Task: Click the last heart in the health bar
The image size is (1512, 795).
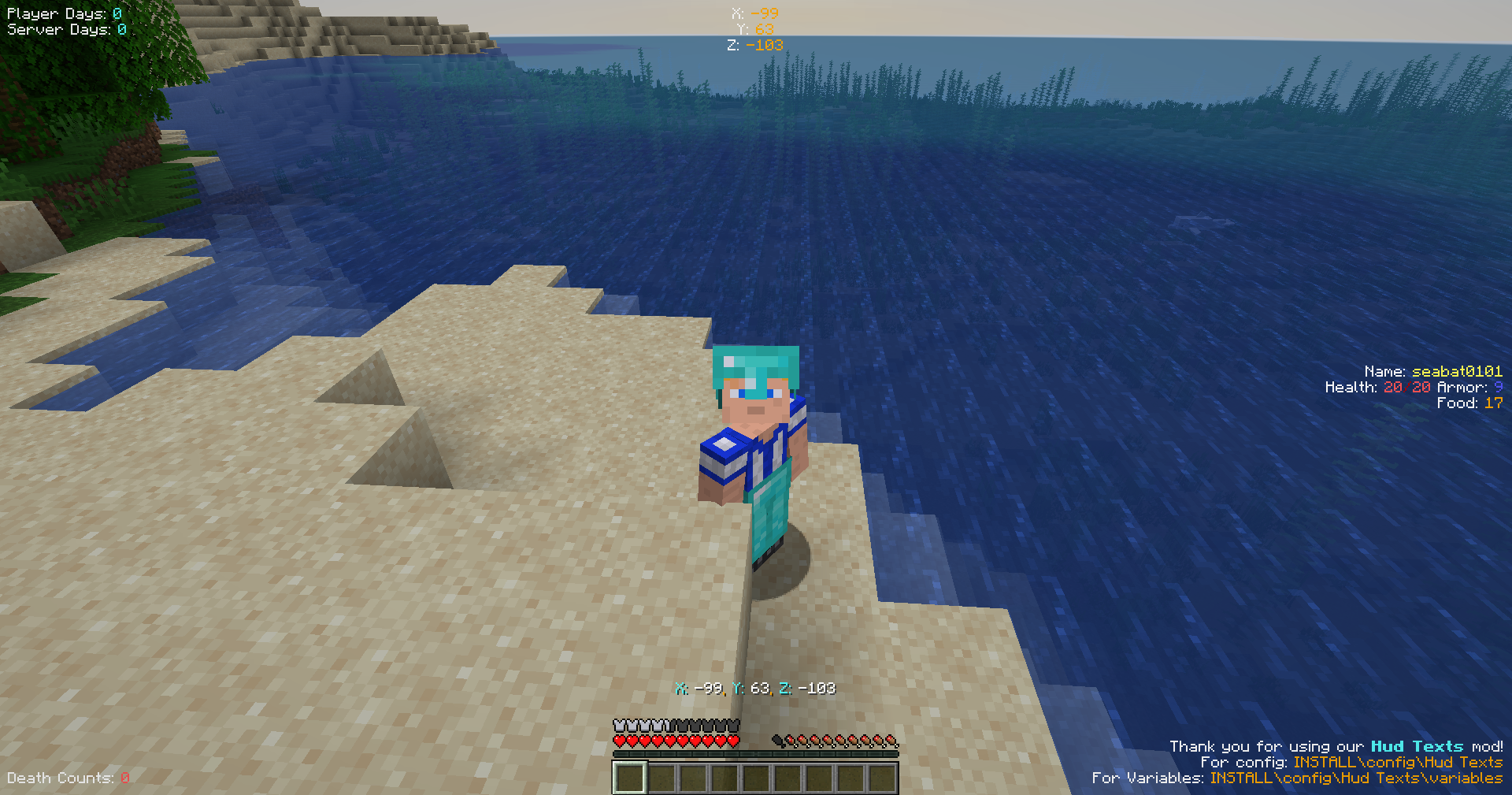Action: [732, 741]
